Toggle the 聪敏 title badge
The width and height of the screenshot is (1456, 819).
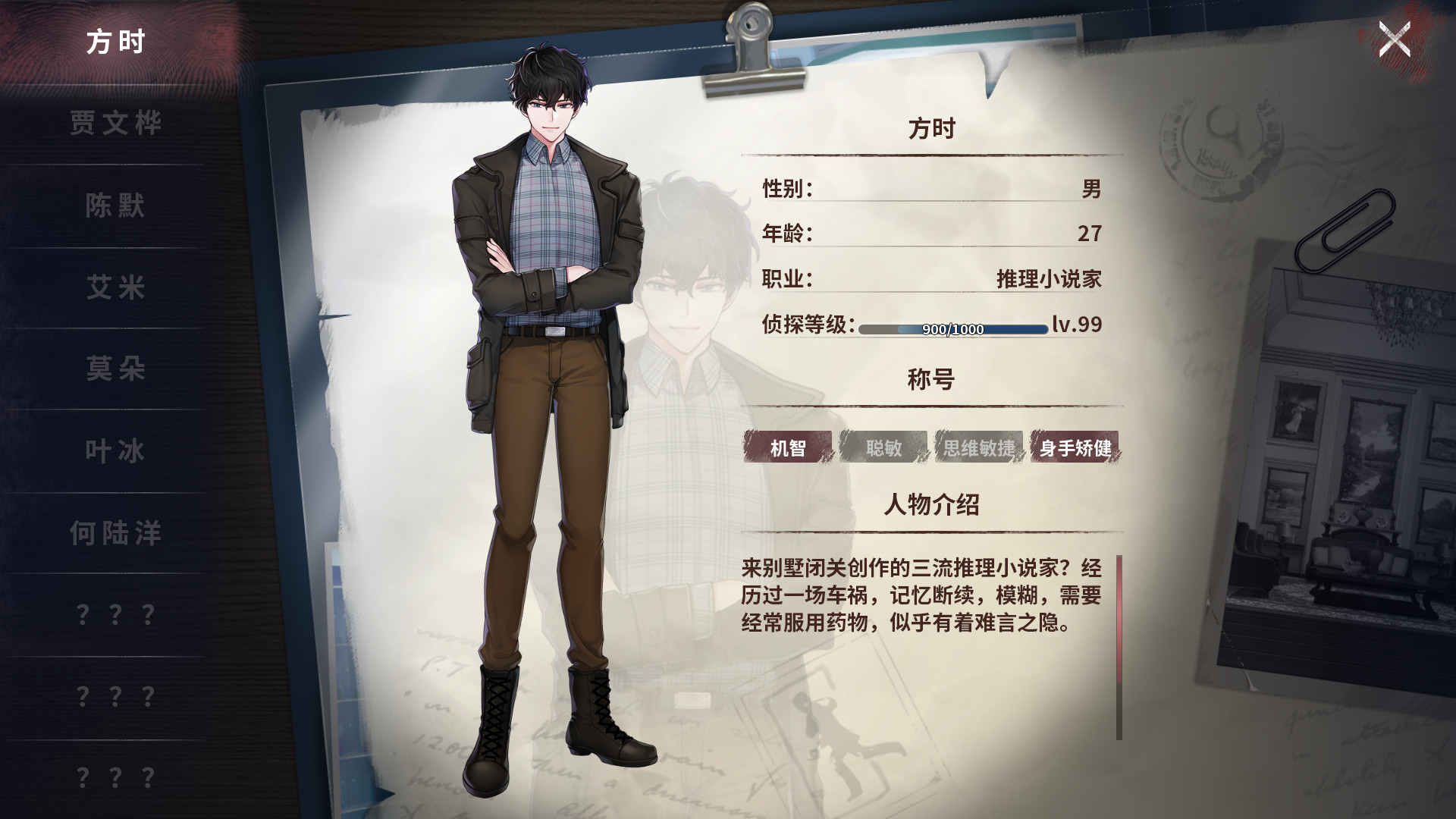[883, 449]
